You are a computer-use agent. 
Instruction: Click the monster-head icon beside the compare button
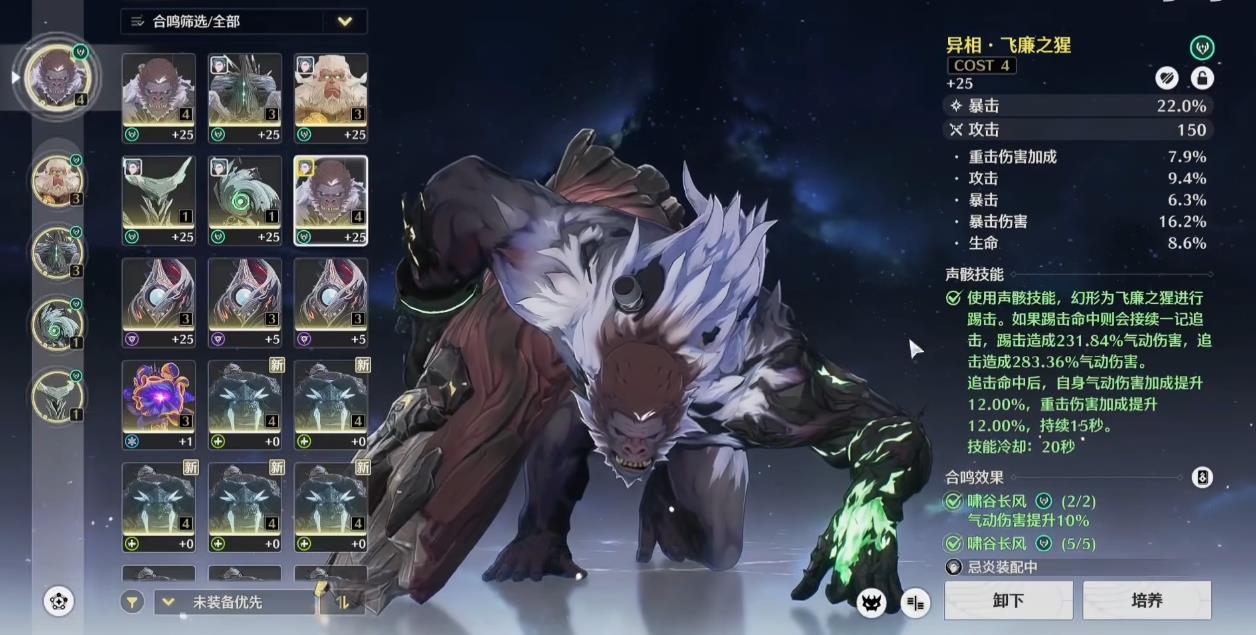pyautogui.click(x=872, y=602)
